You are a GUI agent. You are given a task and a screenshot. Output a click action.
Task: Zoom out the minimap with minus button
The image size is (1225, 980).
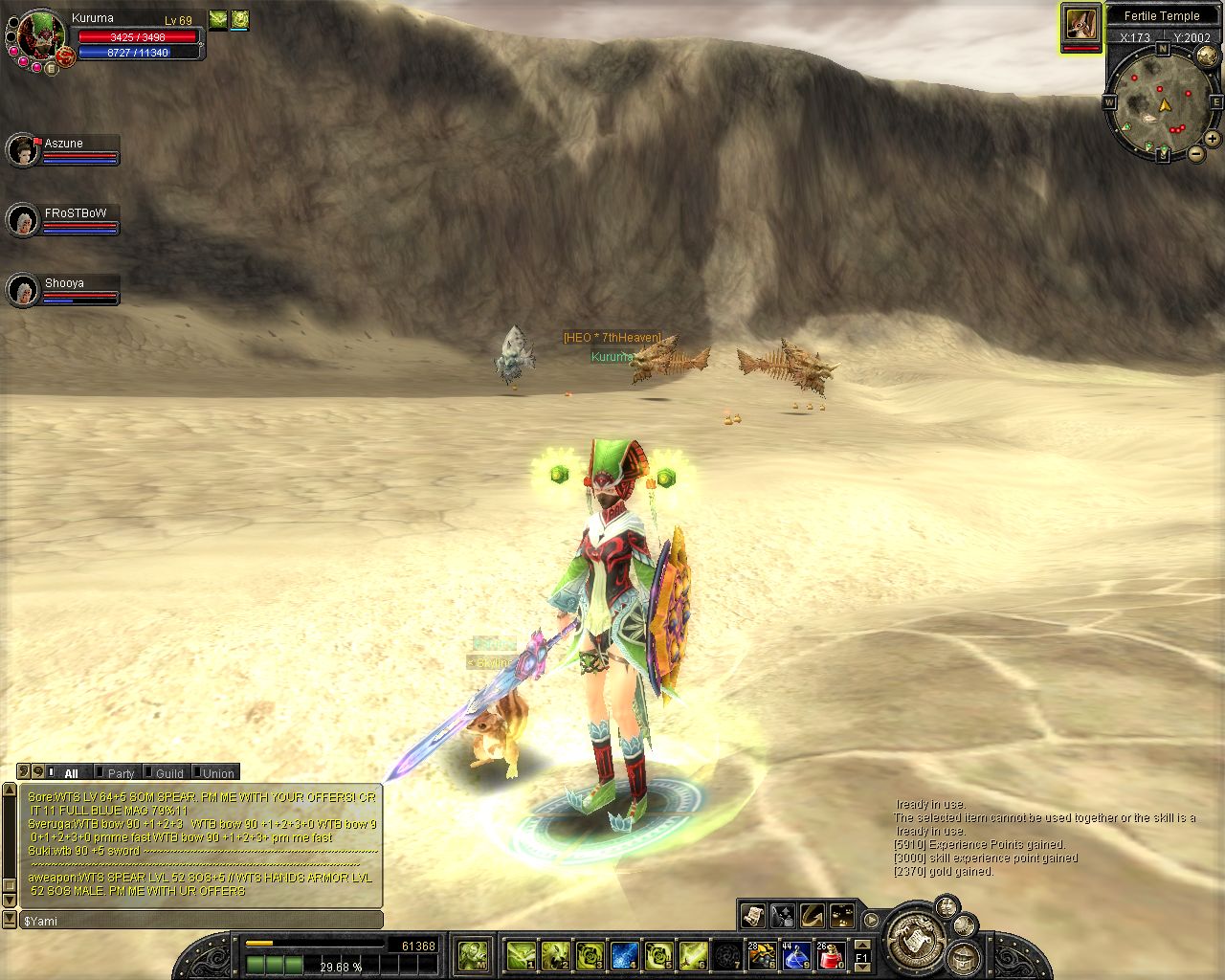[1195, 154]
